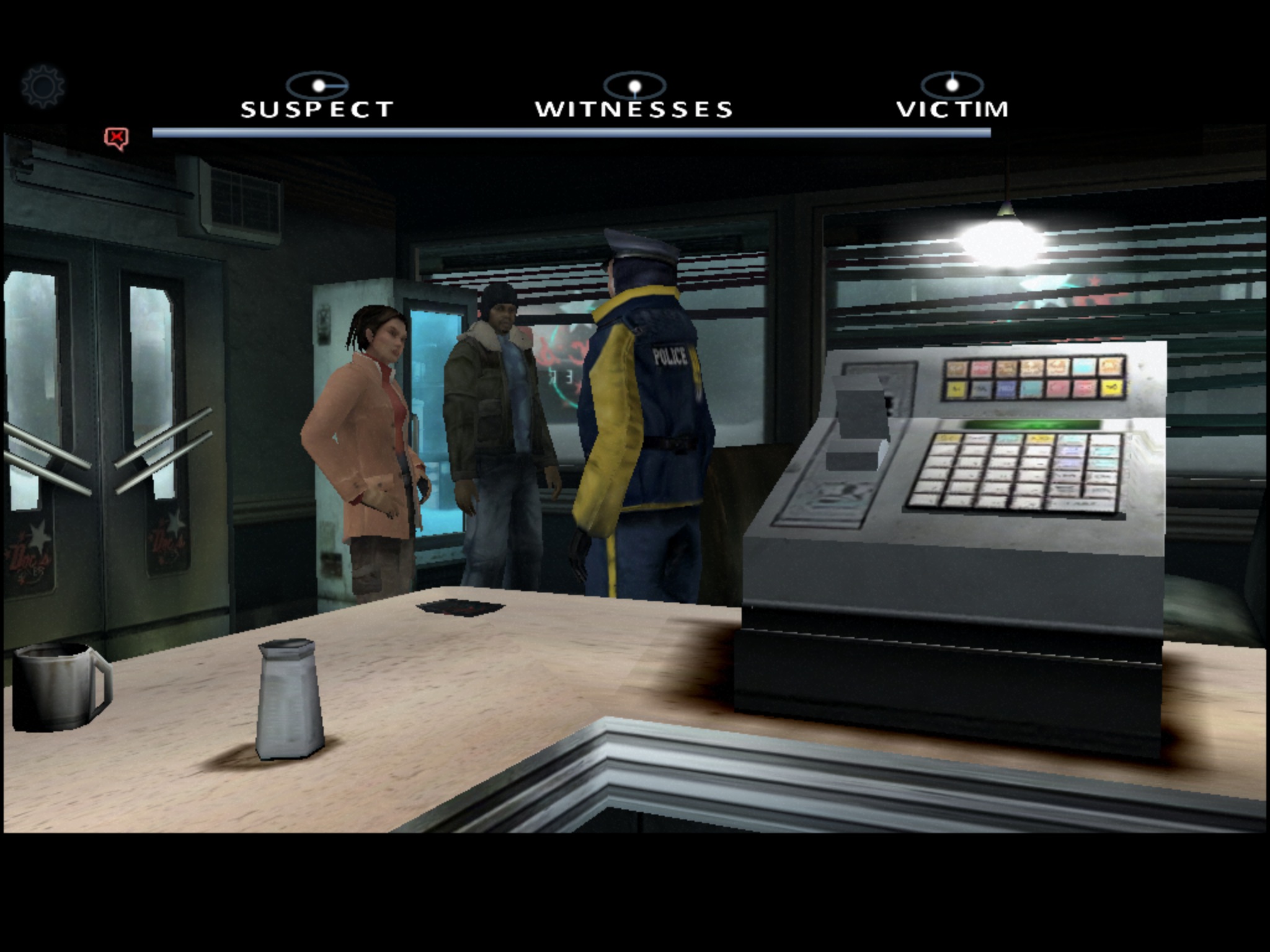
Task: Select the WITNESSES dialogue option
Action: 634,108
